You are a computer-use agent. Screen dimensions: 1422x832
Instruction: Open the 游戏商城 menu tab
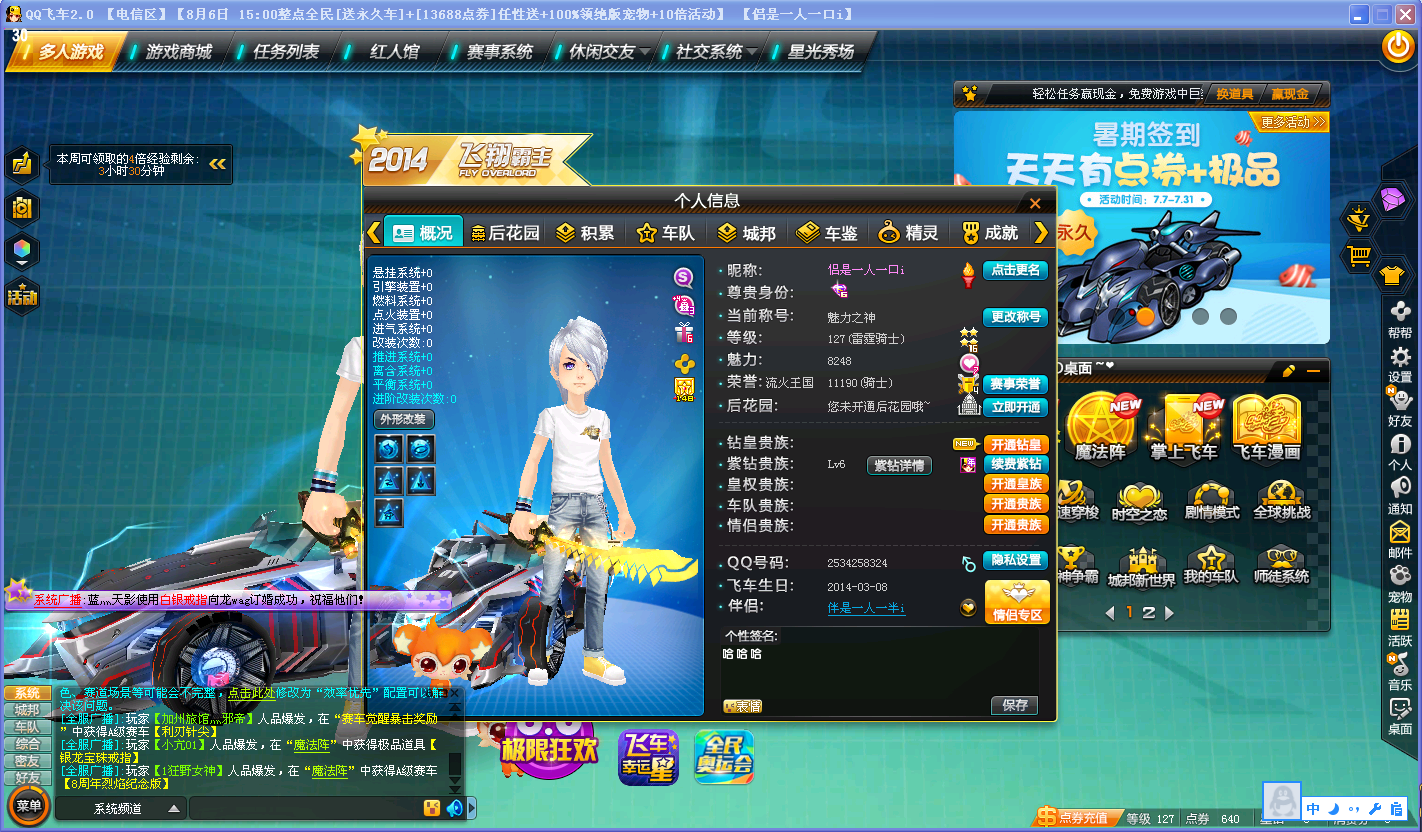(176, 50)
